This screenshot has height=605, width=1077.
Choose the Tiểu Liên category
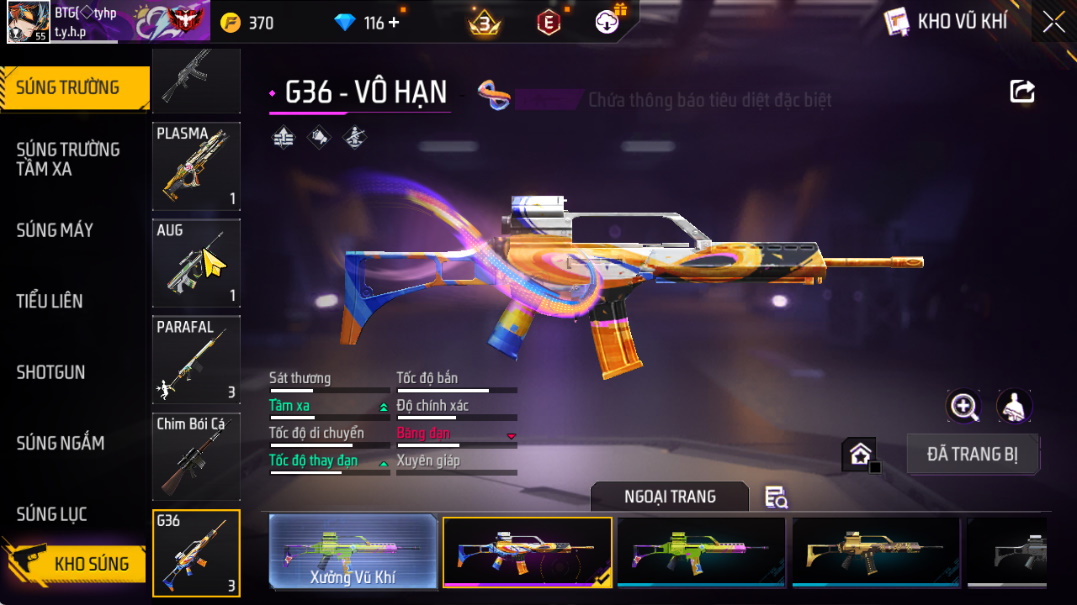point(50,301)
